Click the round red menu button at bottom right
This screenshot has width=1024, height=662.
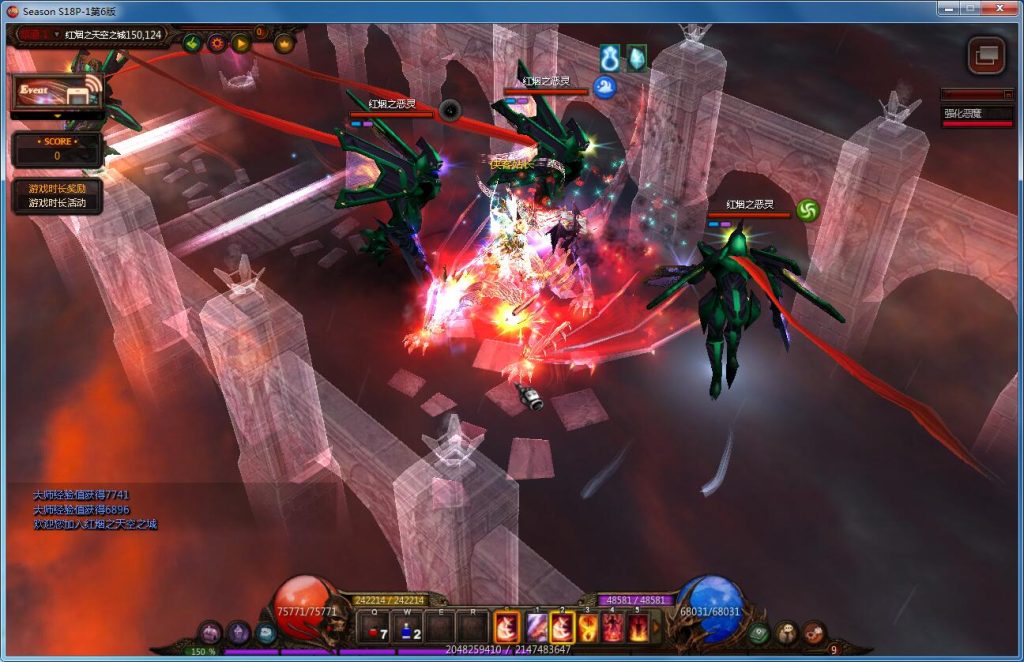click(814, 631)
